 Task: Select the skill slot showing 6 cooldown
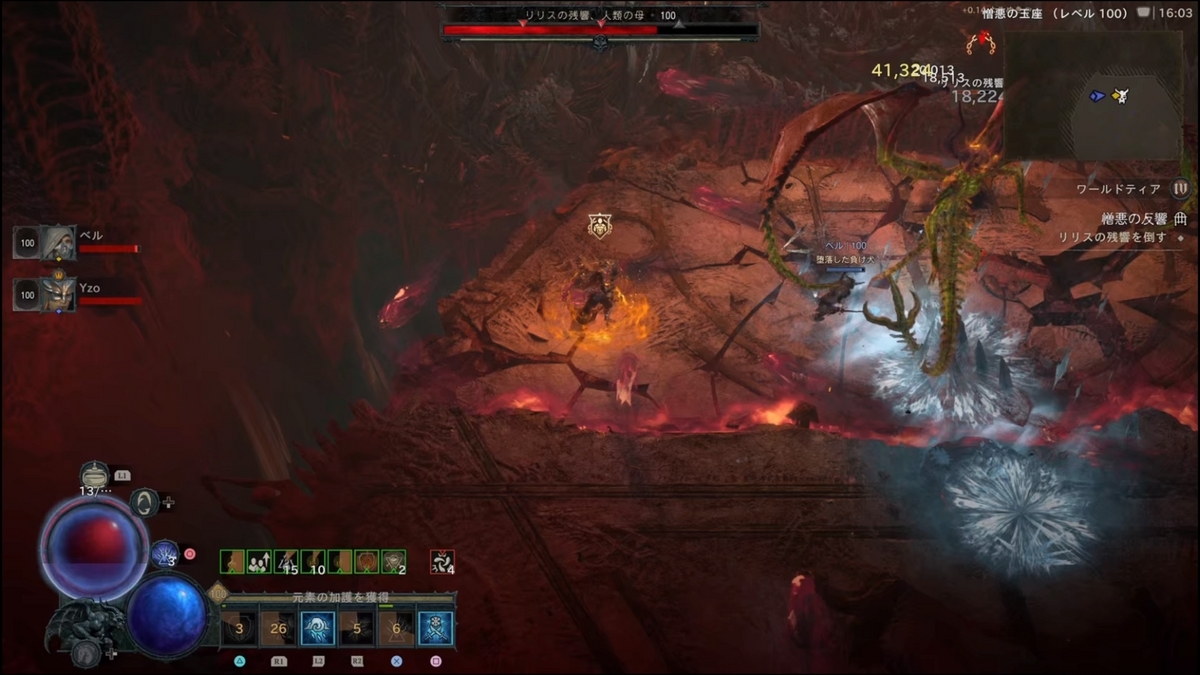point(396,629)
